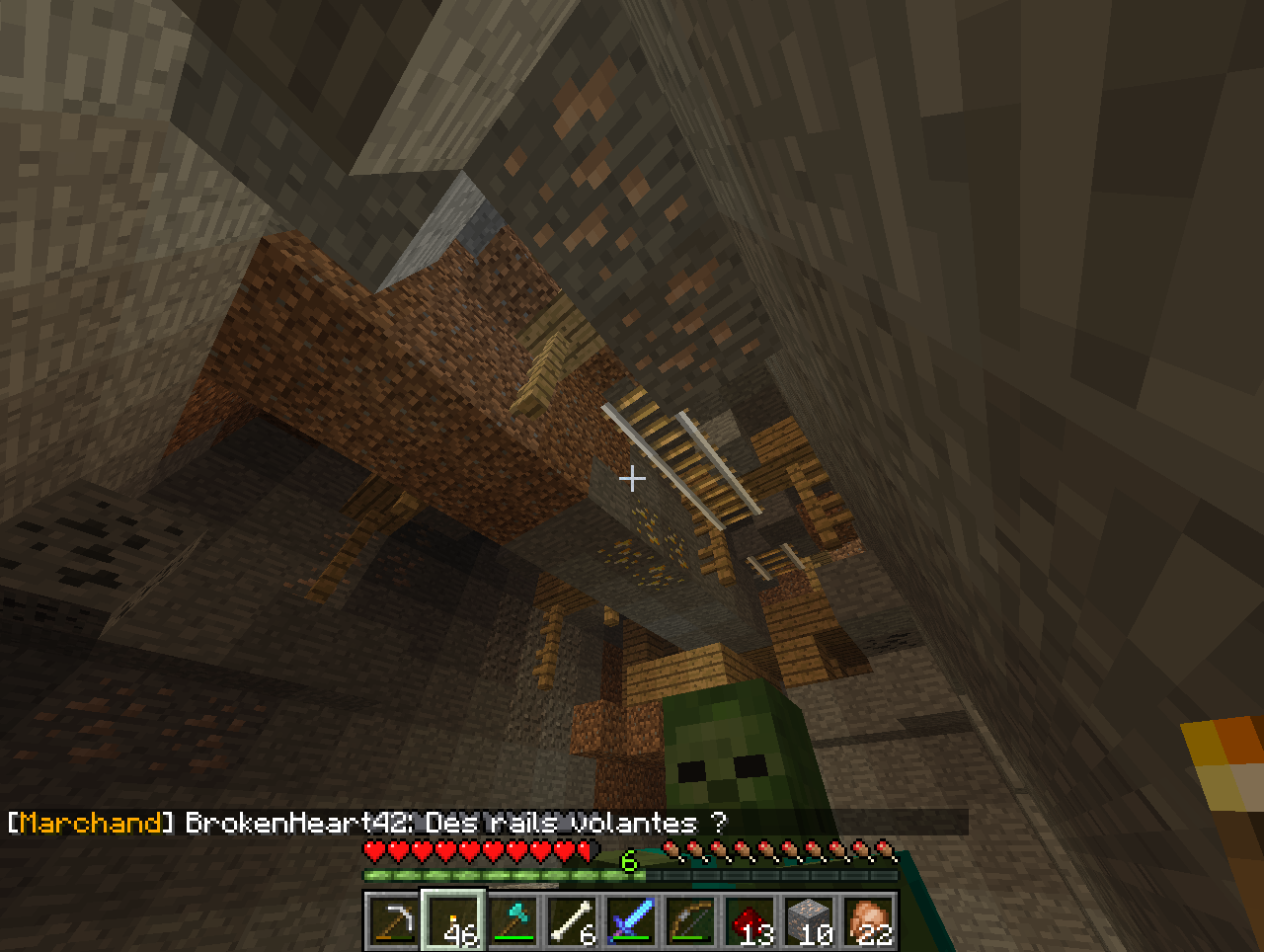Viewport: 1264px width, 952px height.
Task: Select the raw meat stack of 22
Action: 869,920
